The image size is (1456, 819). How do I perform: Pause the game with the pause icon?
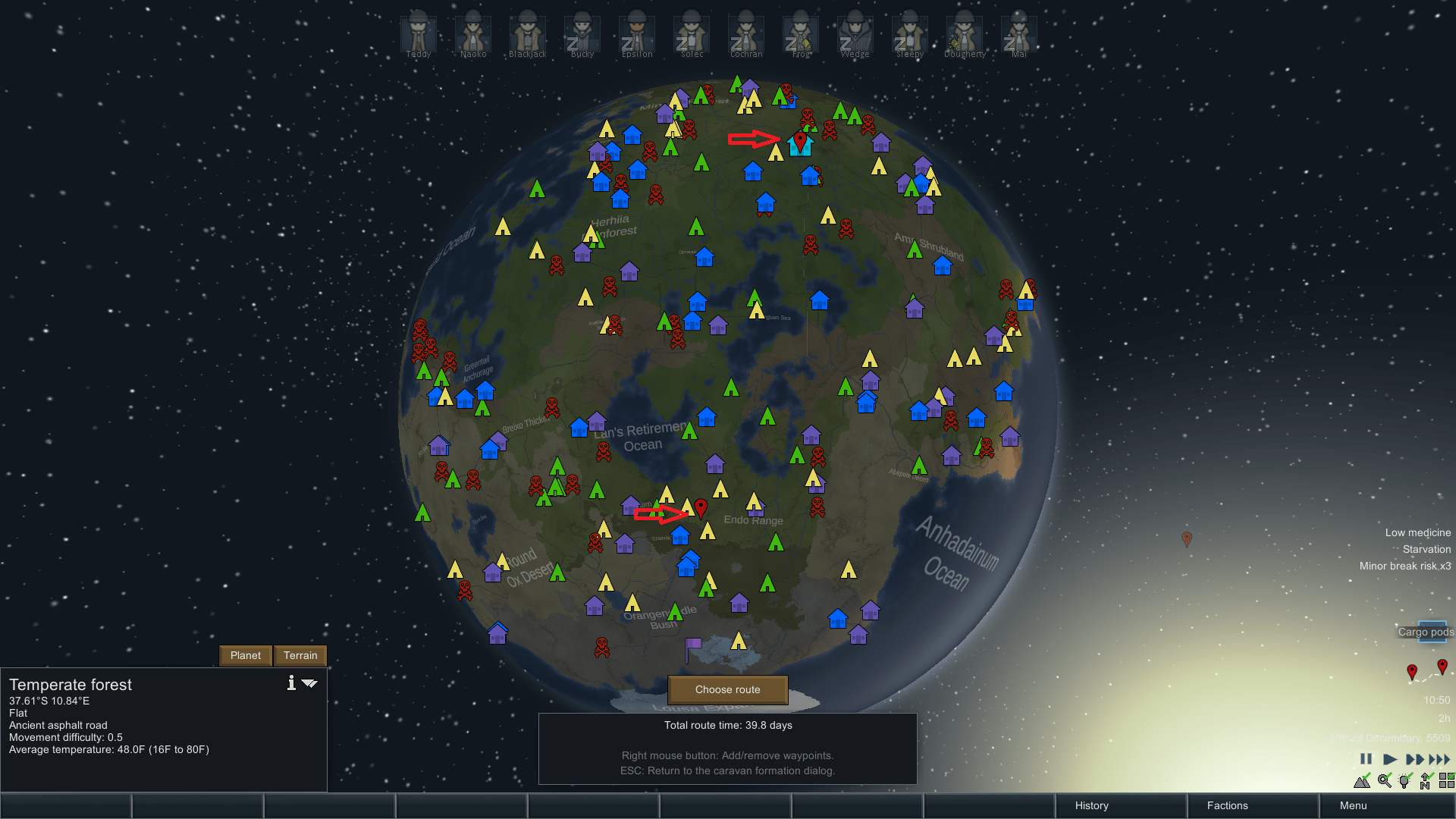point(1366,758)
